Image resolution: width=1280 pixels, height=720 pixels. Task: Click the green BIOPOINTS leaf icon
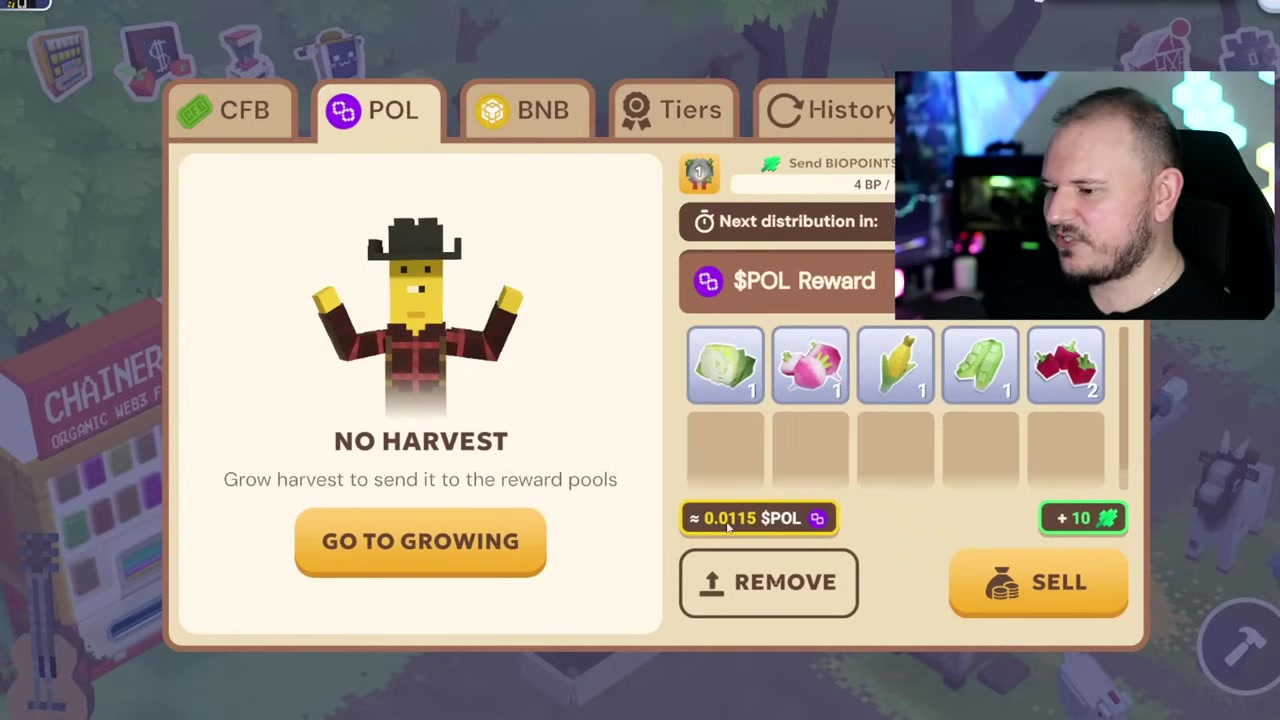pyautogui.click(x=770, y=163)
